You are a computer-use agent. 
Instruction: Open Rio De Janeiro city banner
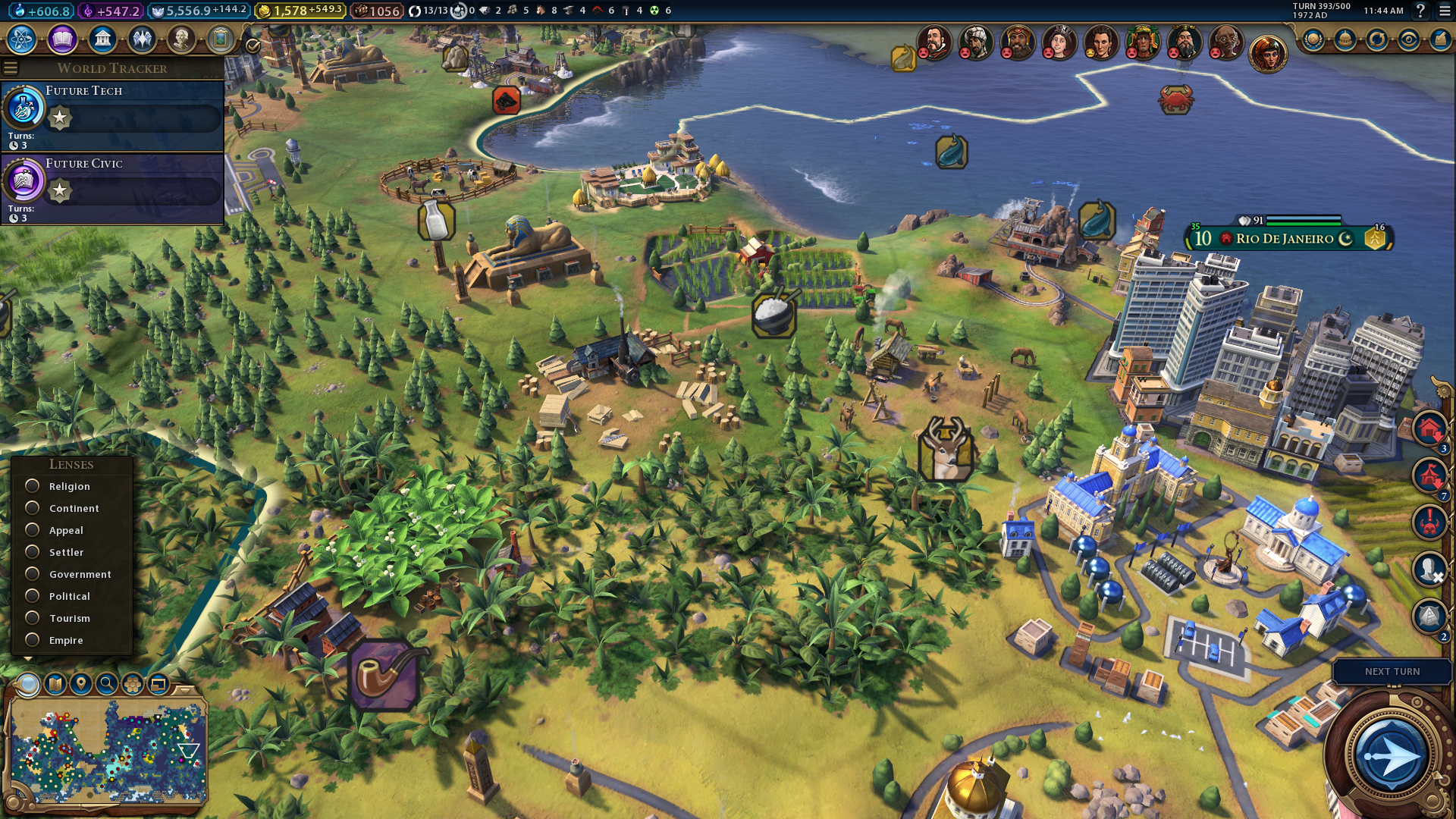[x=1285, y=239]
